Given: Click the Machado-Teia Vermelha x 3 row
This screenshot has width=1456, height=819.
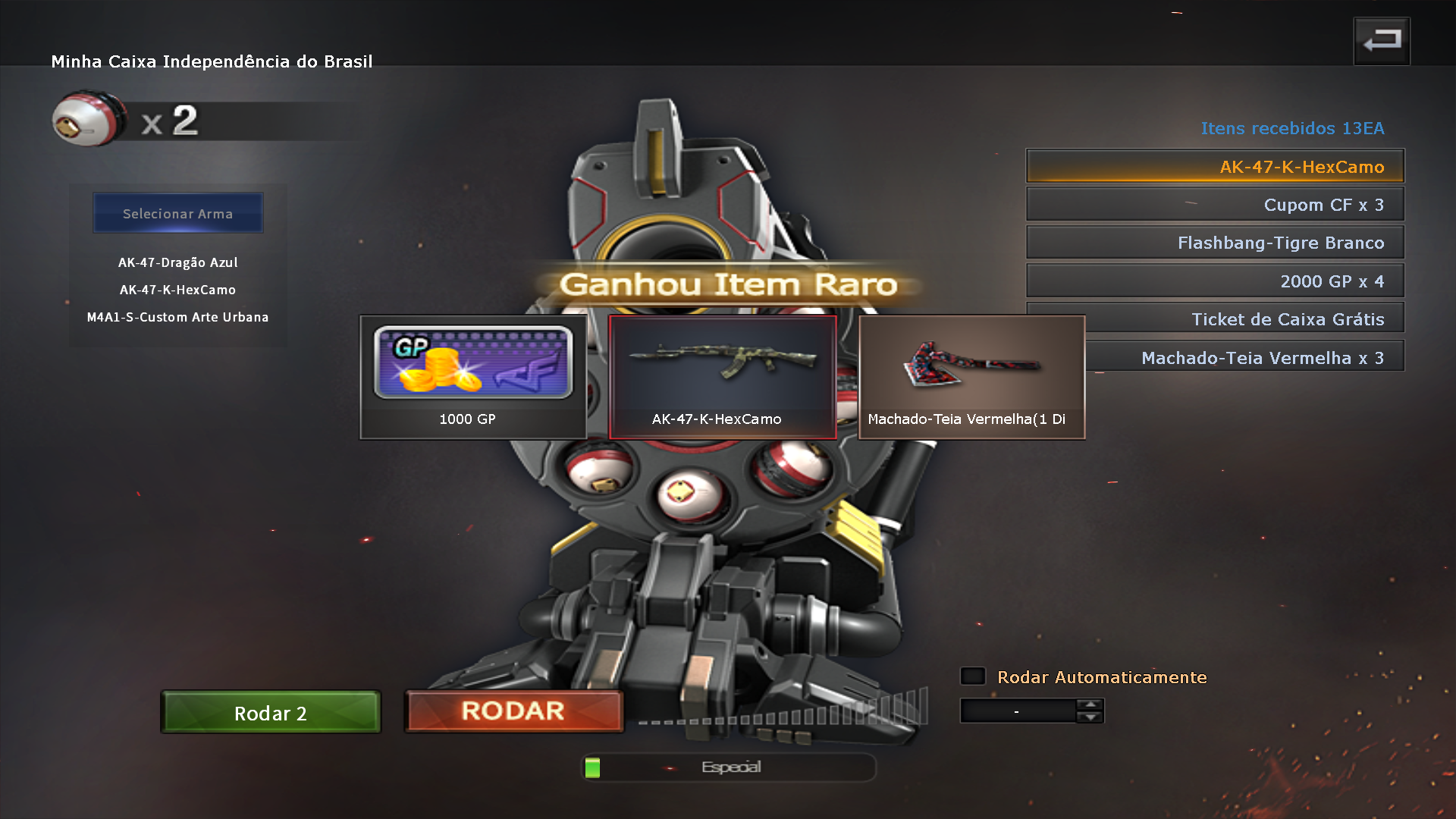Looking at the screenshot, I should click(1244, 357).
